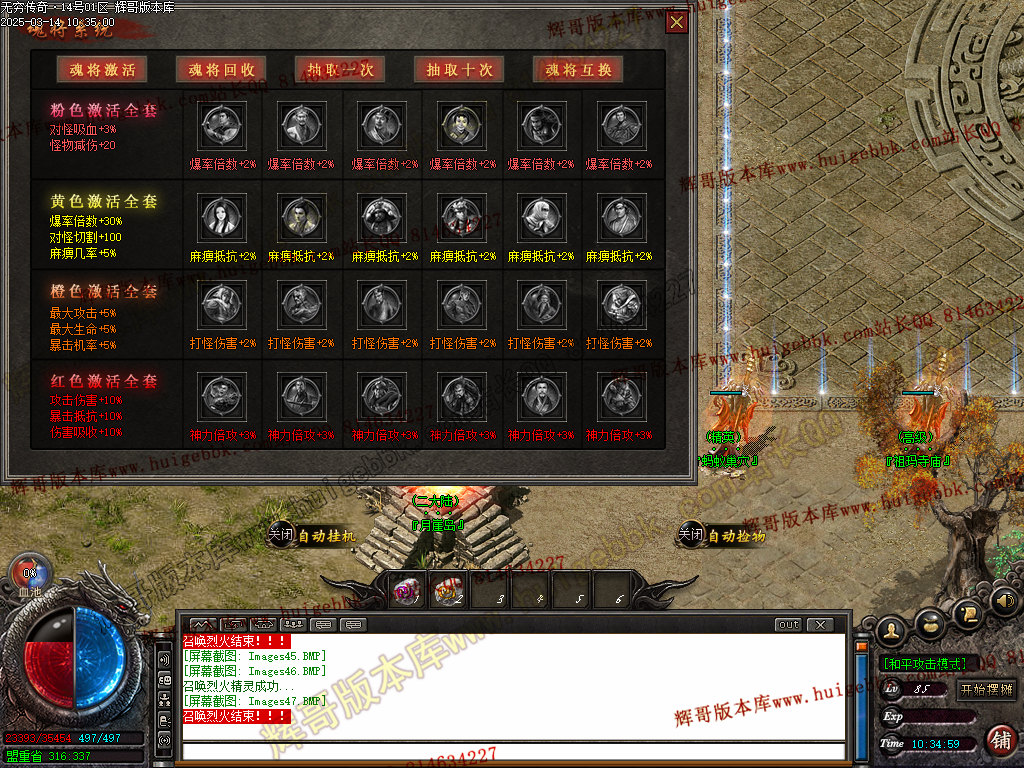Toggle the sound speaker icon
This screenshot has width=1024, height=768.
[x=1005, y=602]
